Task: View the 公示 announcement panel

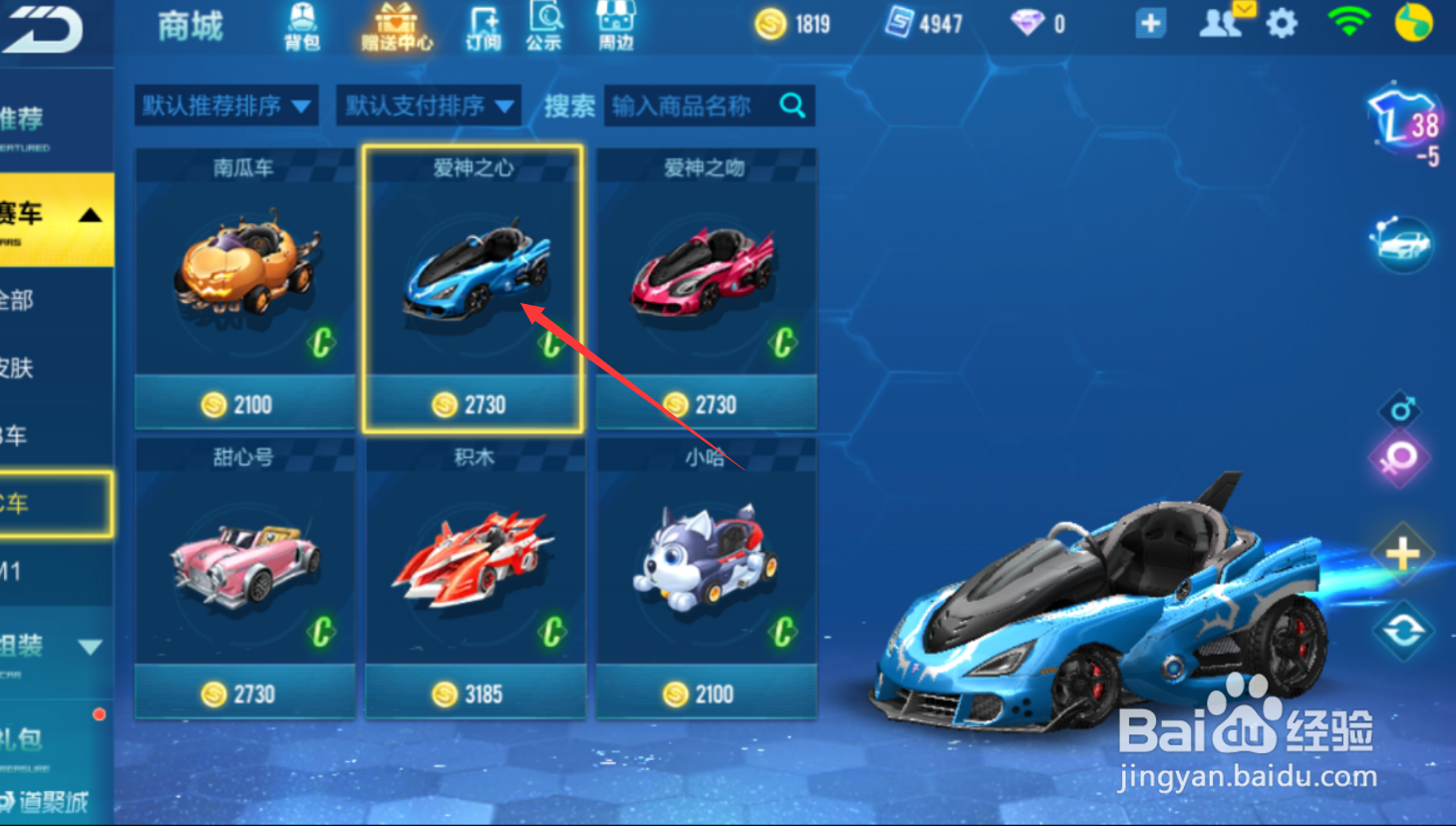Action: [x=543, y=25]
